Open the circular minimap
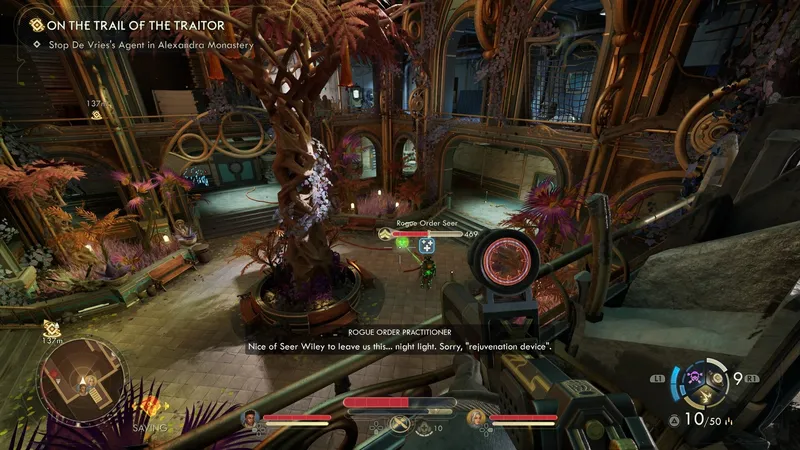The width and height of the screenshot is (800, 450). tap(83, 380)
